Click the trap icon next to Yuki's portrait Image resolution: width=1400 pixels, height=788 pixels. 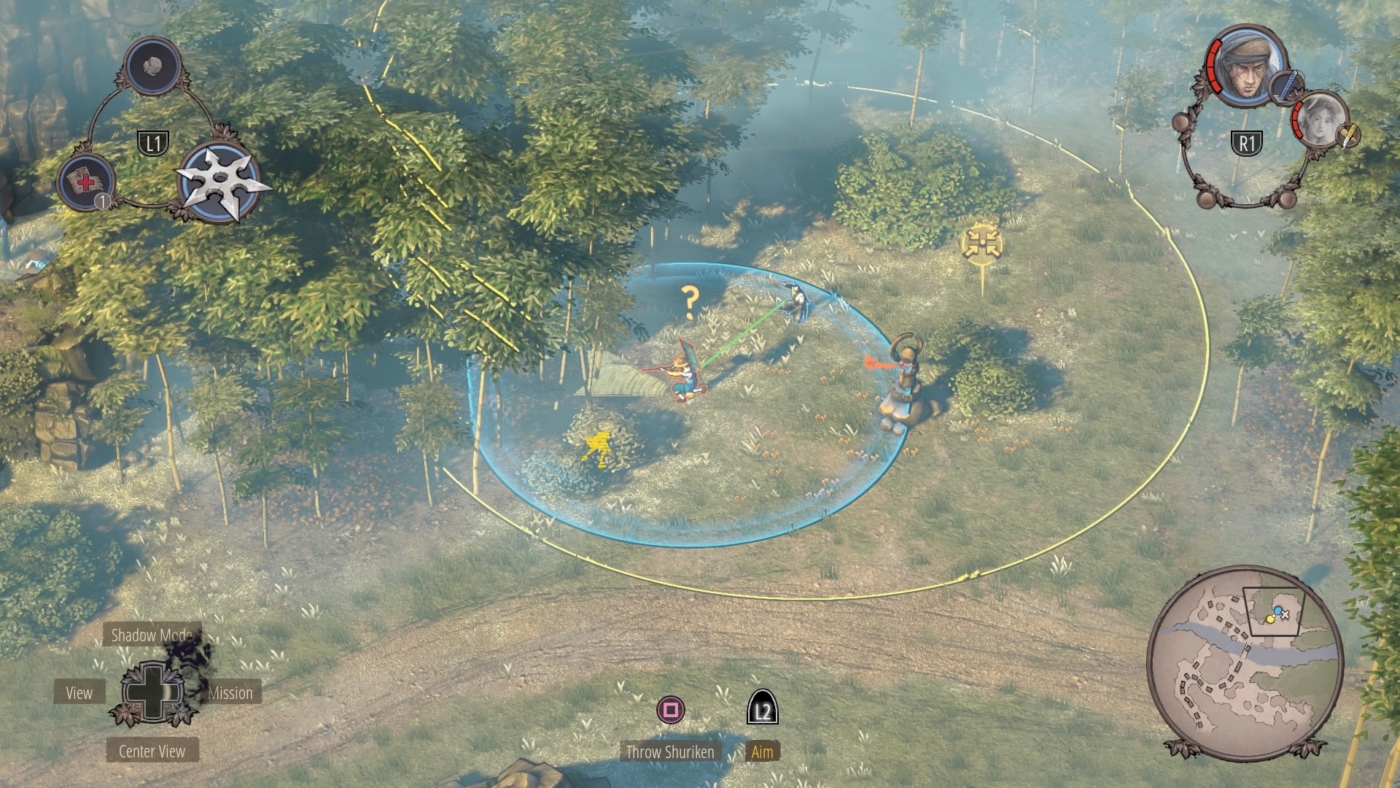tap(1346, 135)
